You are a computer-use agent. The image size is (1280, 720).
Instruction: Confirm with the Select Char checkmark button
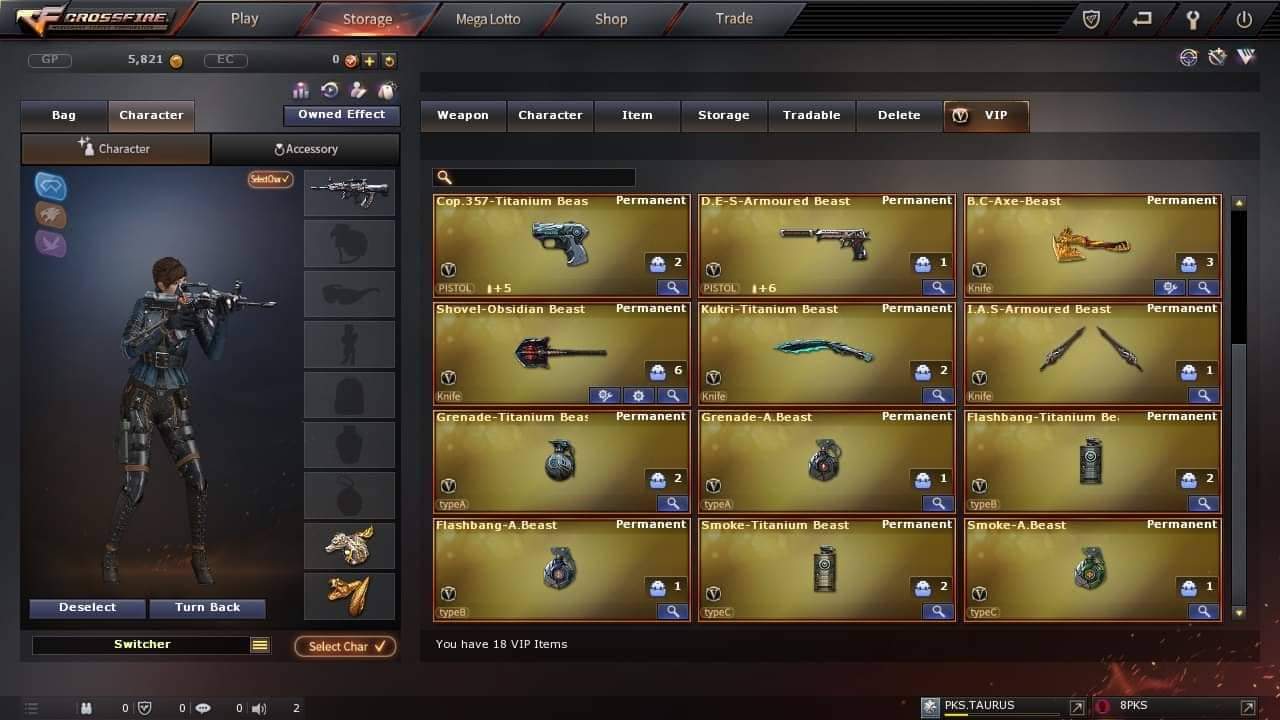click(345, 646)
